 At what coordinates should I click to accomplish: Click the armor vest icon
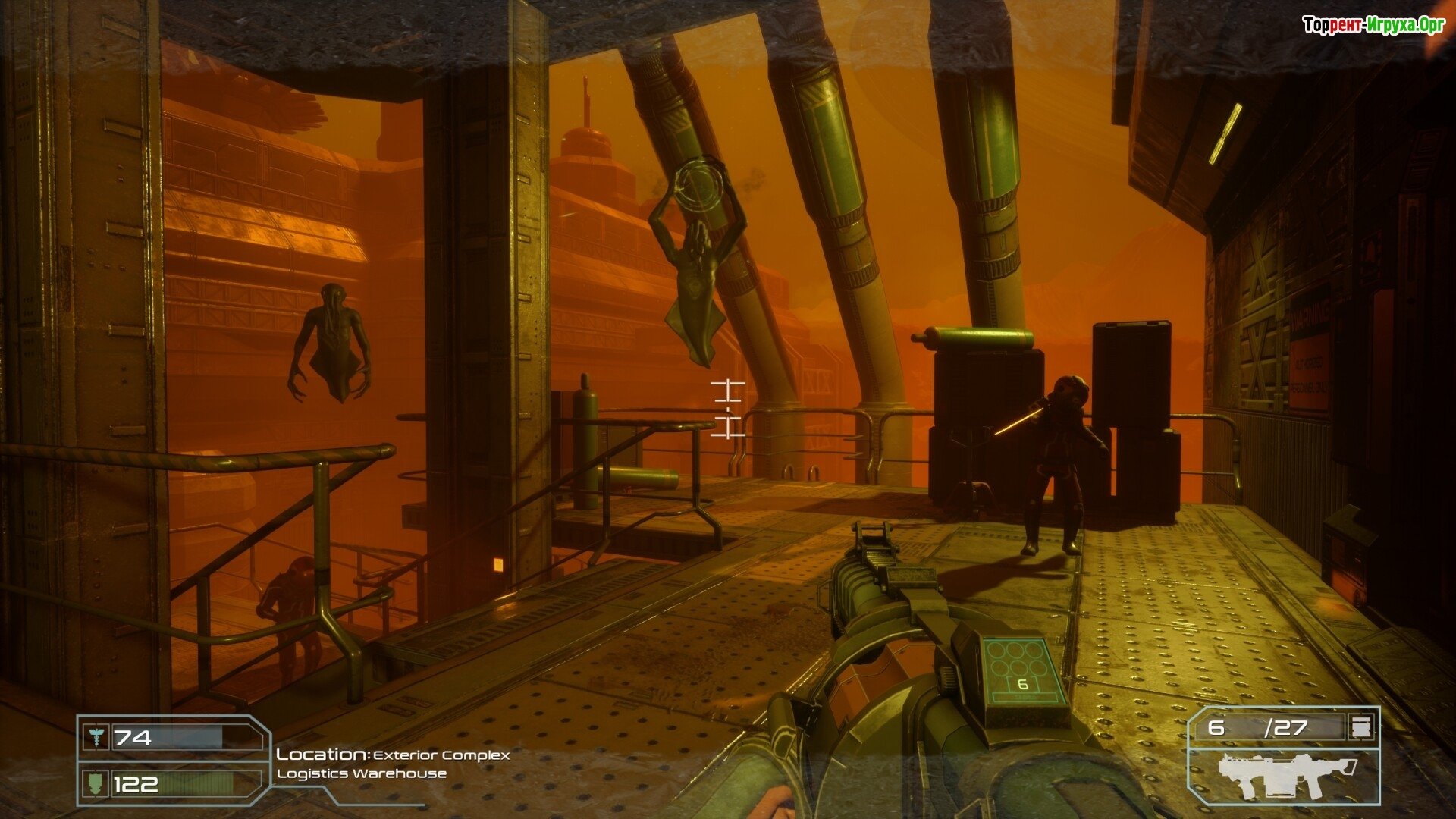click(x=96, y=783)
